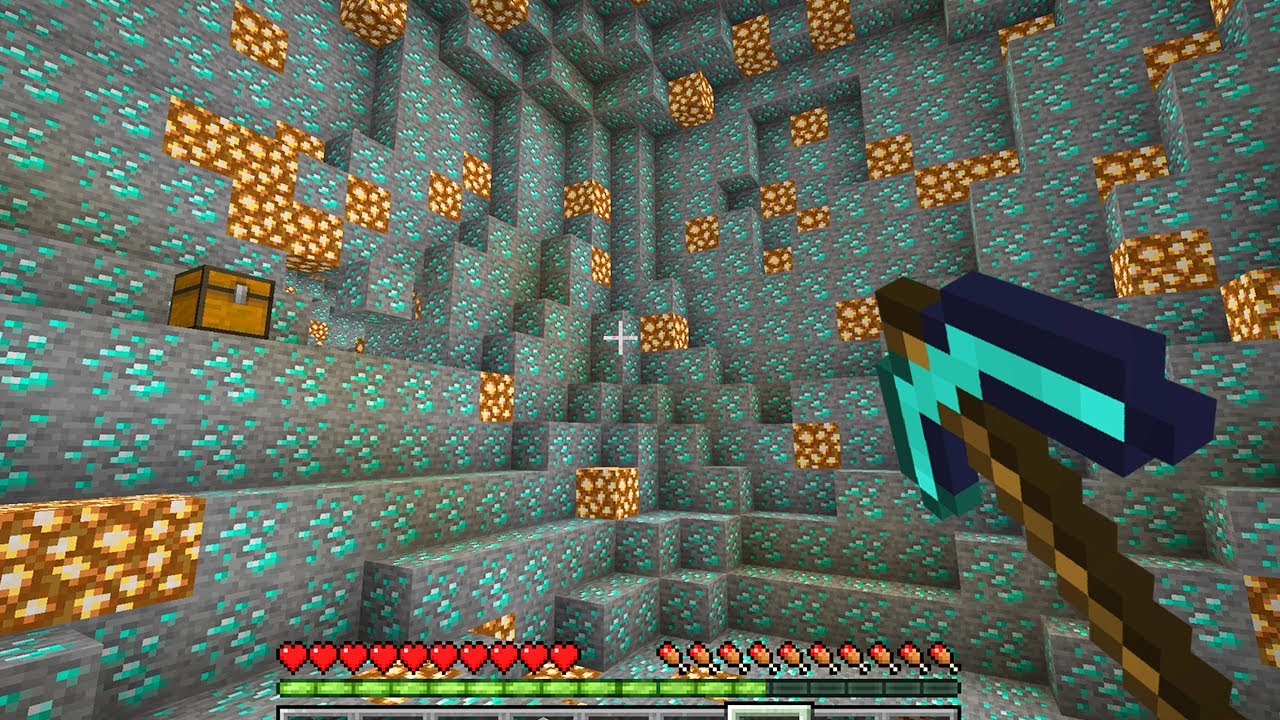Open the wooden chest embedded in the wall
This screenshot has height=720, width=1280.
(222, 300)
